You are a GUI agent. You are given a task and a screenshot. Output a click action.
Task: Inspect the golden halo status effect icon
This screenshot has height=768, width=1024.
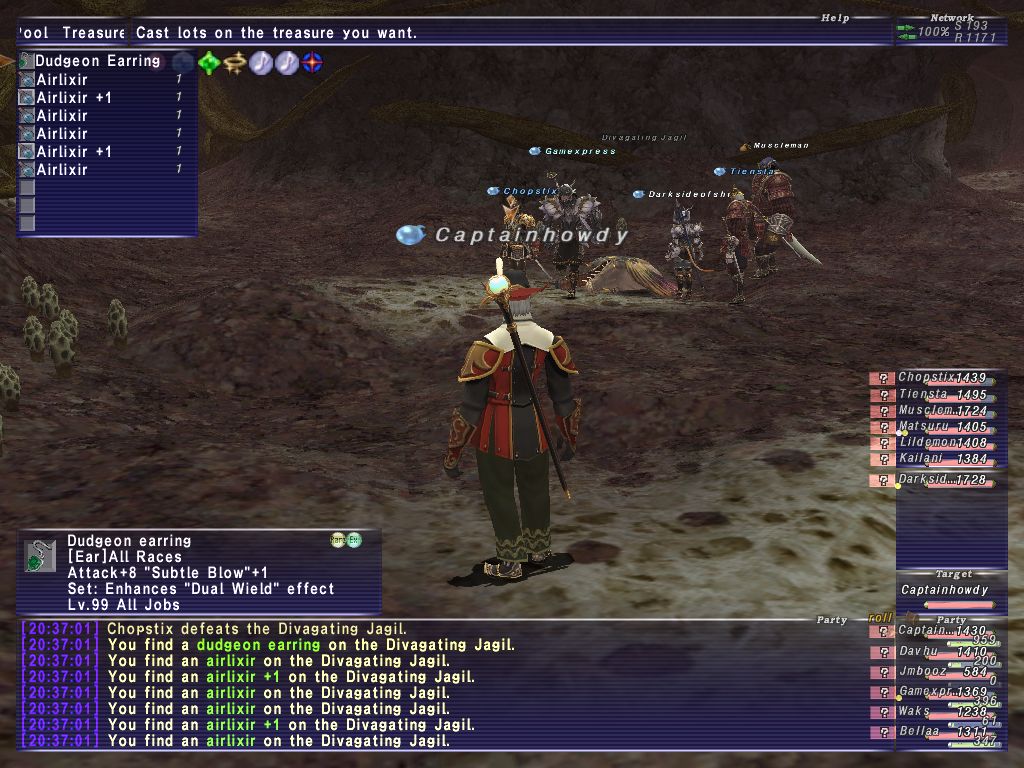235,63
